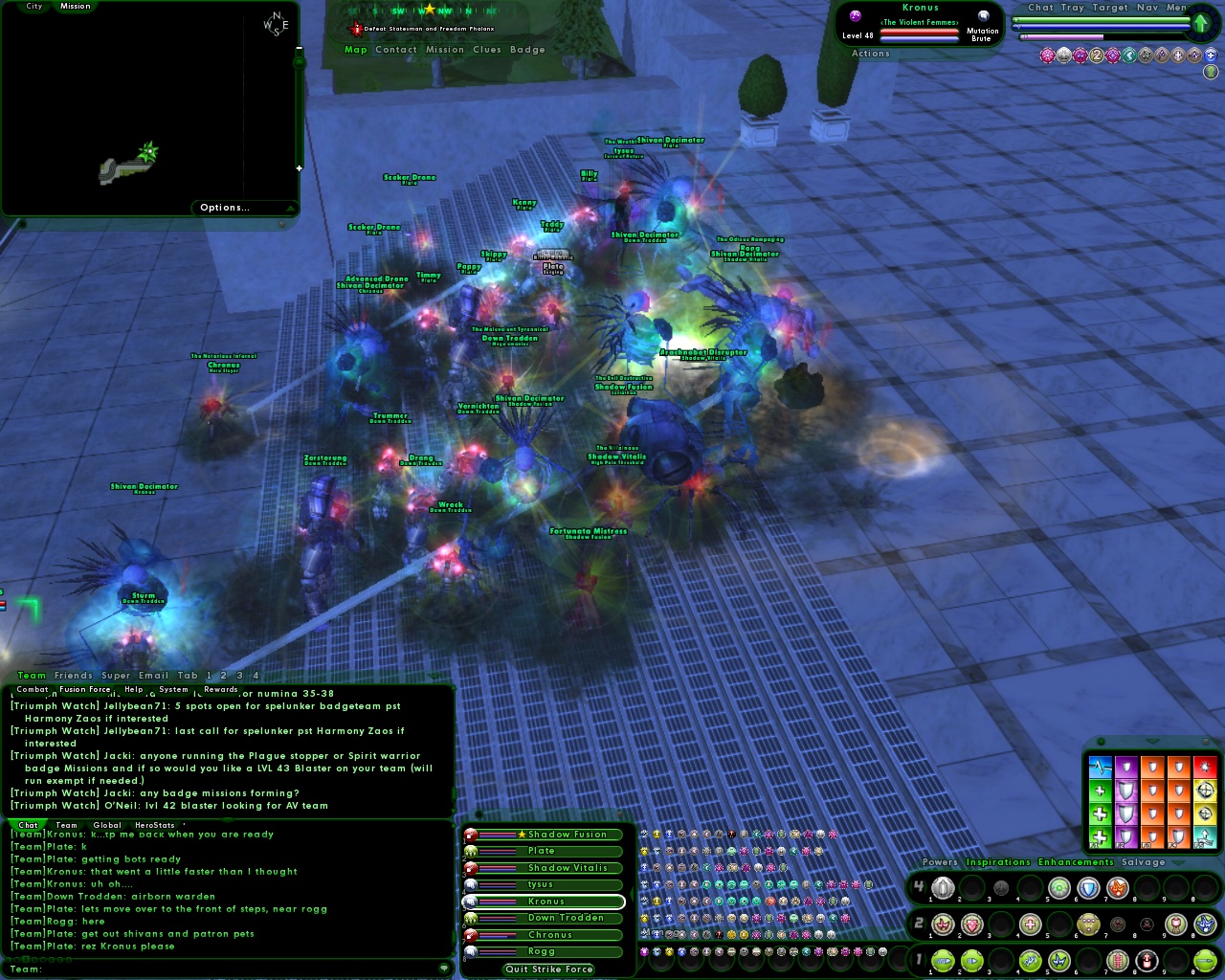Open the HeroStats chat tab
Screen dimensions: 1225x980
155,825
